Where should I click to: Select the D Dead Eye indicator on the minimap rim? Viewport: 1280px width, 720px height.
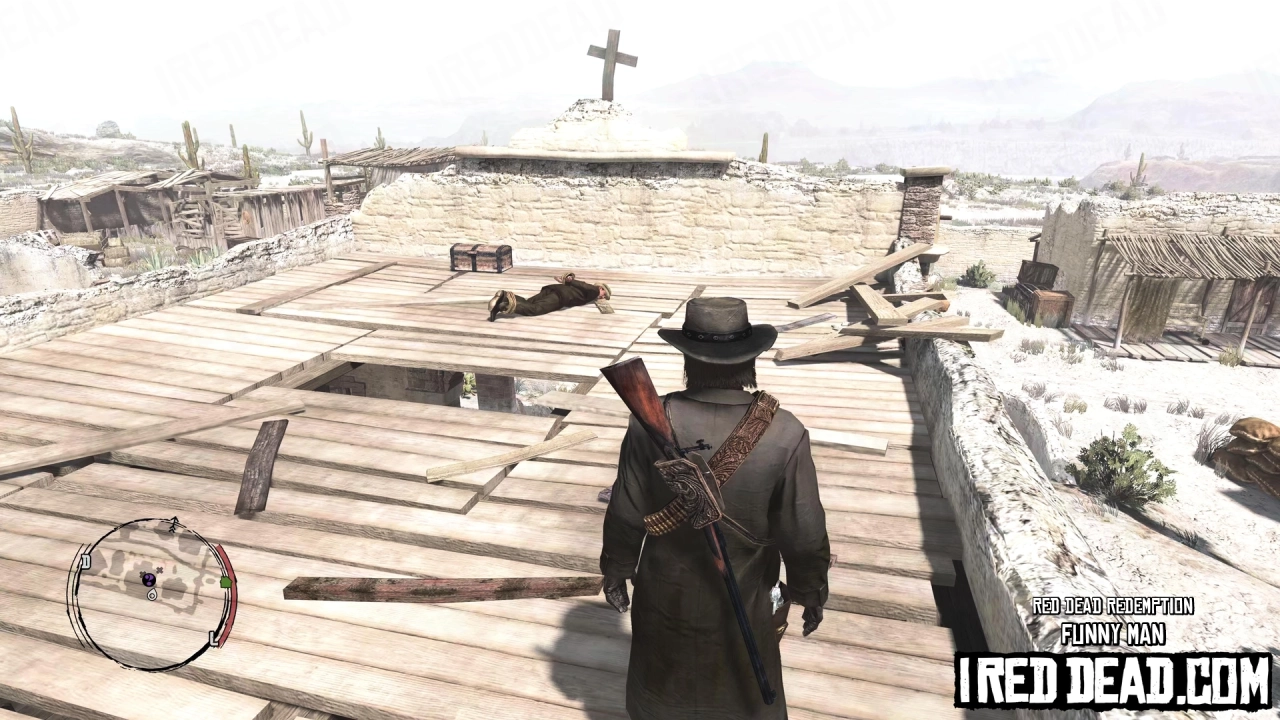86,561
